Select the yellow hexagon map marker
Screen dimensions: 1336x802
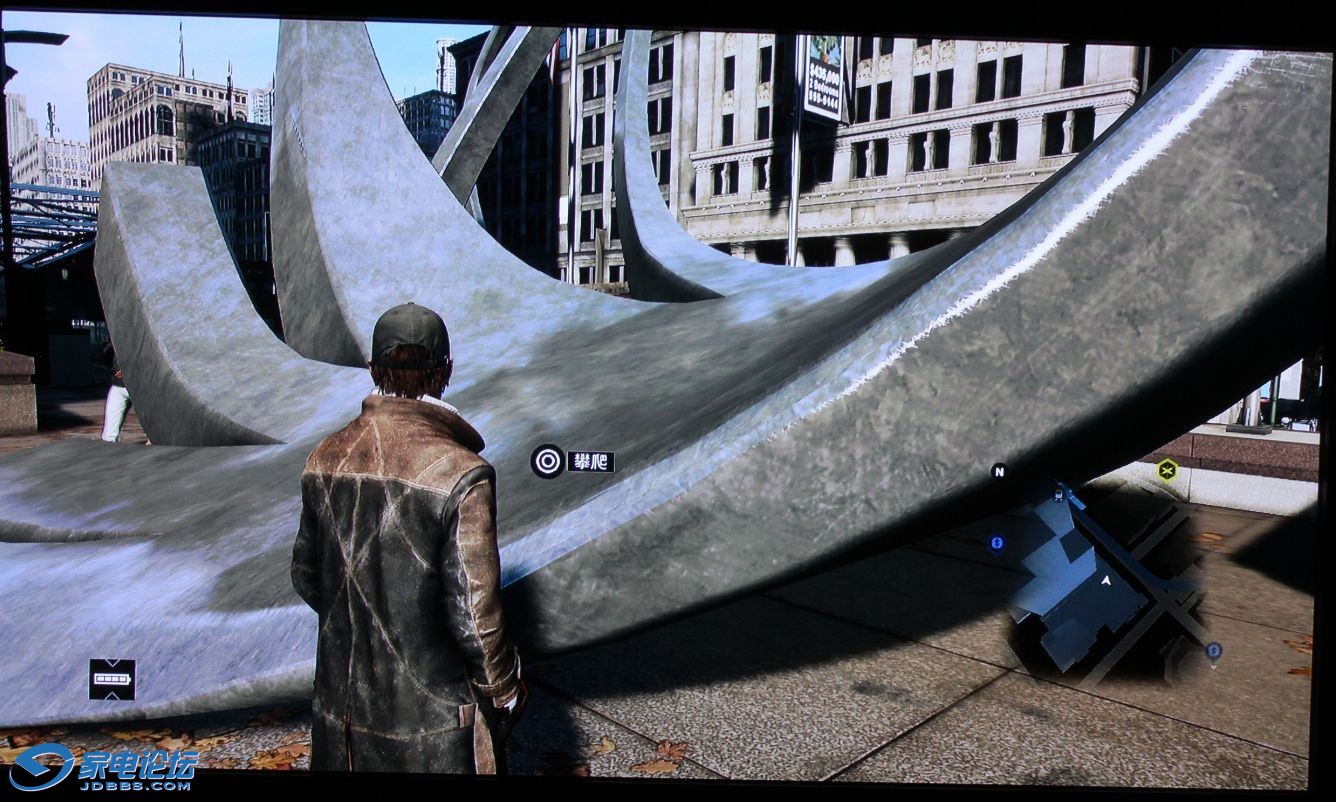[1167, 469]
